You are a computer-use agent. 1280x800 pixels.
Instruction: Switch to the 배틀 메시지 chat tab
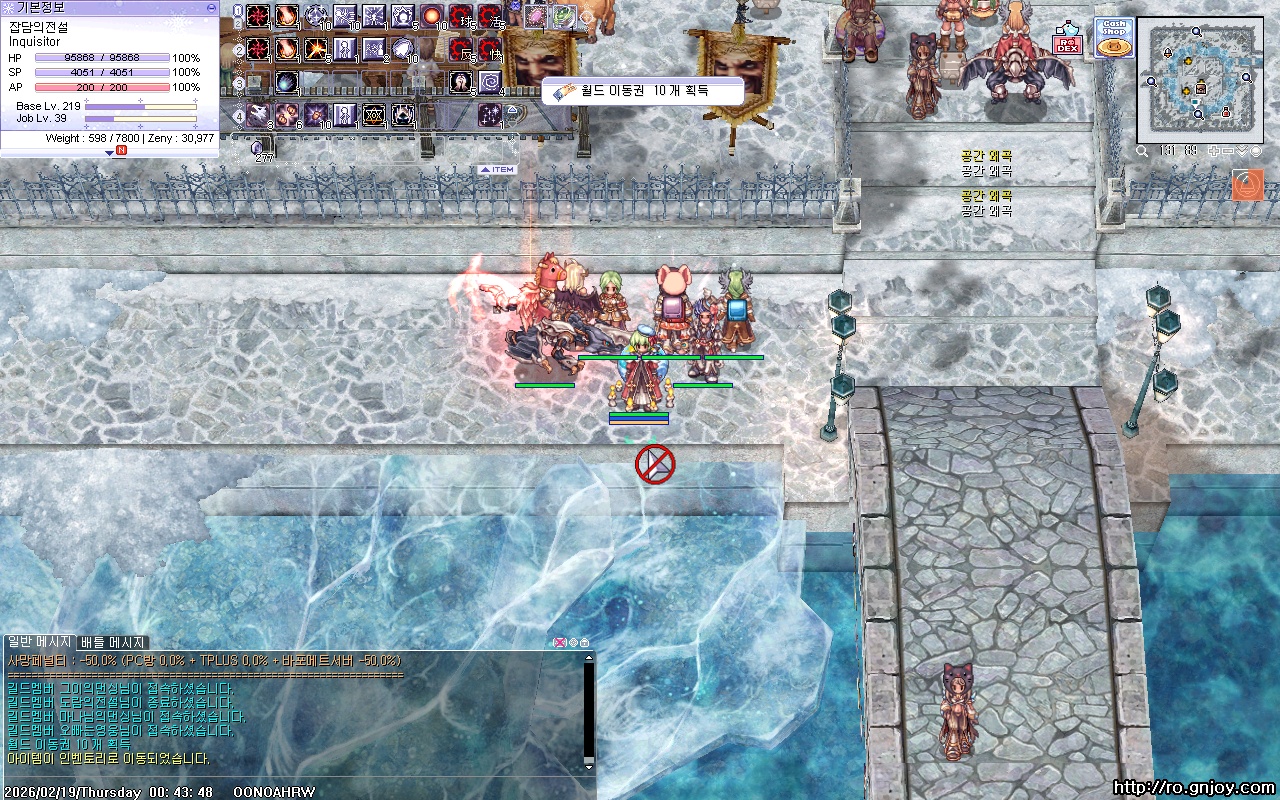pos(113,642)
